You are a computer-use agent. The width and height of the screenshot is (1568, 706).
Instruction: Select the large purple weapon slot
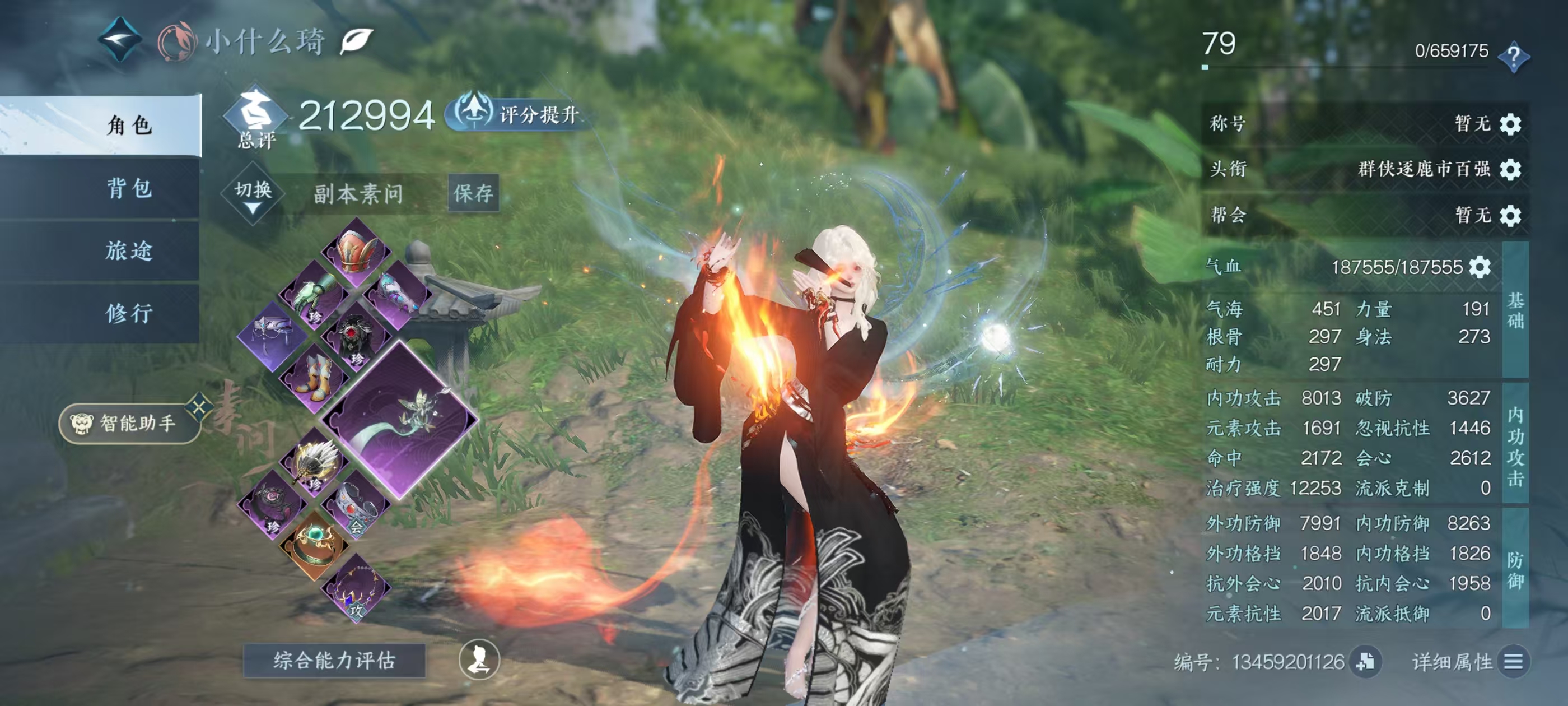[x=400, y=420]
